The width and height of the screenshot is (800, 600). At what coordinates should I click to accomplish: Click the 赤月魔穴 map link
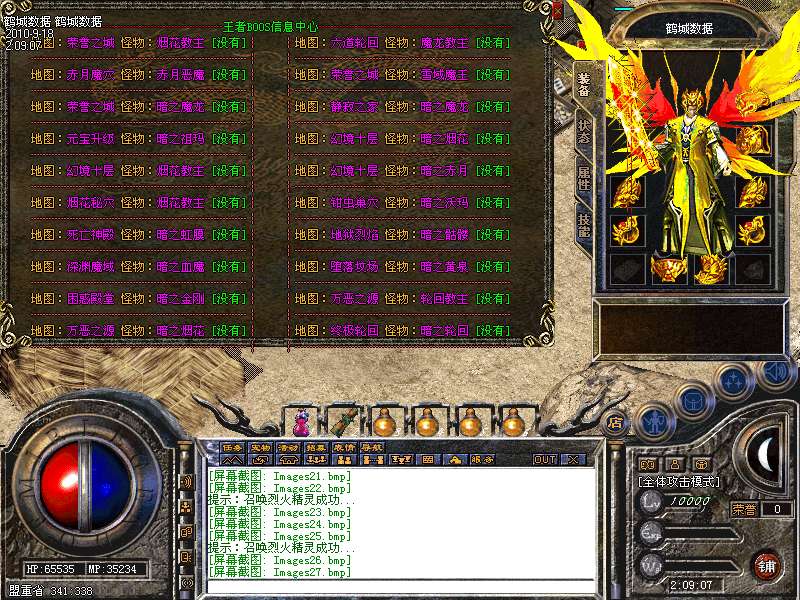point(92,75)
